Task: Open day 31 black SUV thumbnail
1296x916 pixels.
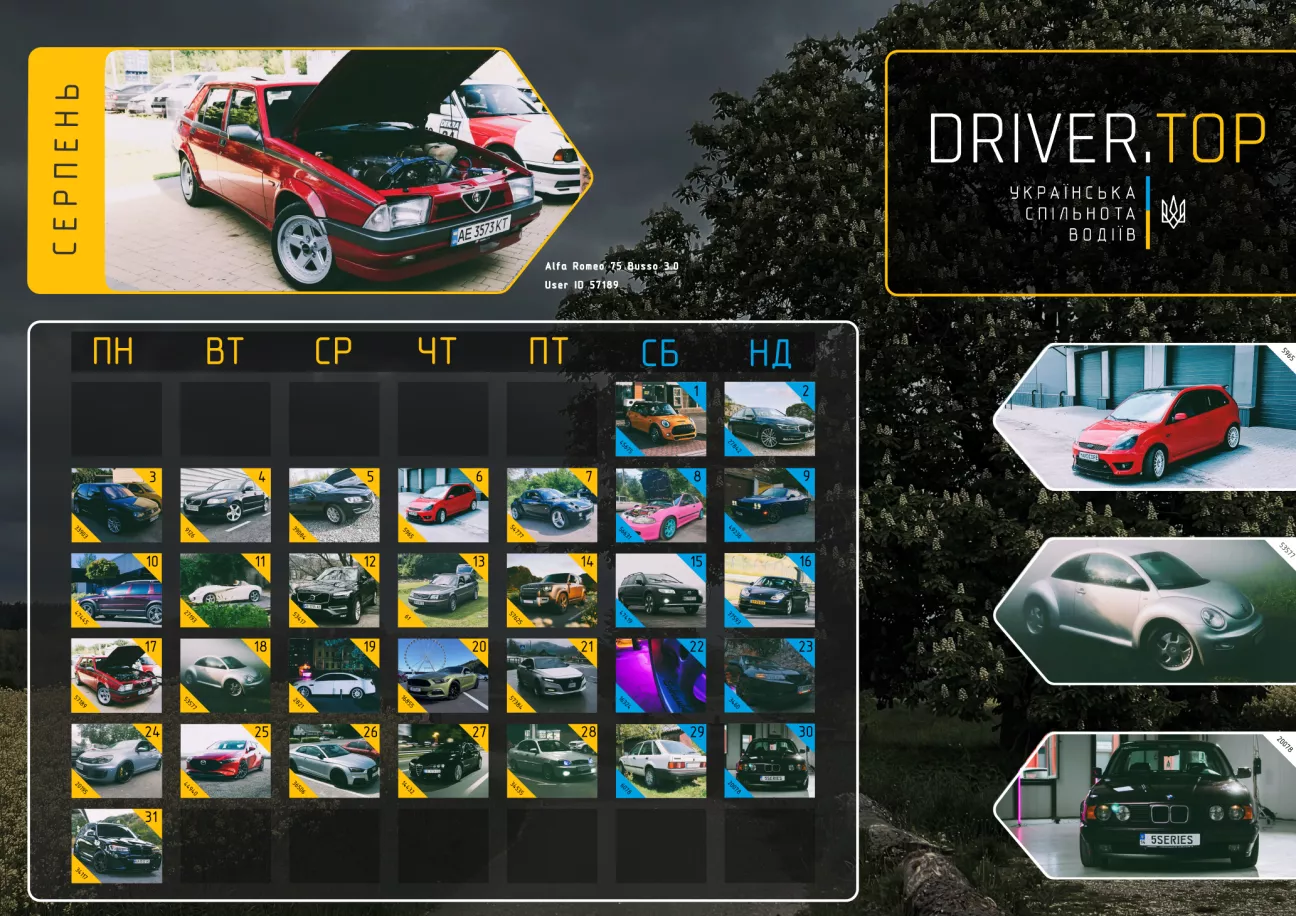Action: (116, 846)
